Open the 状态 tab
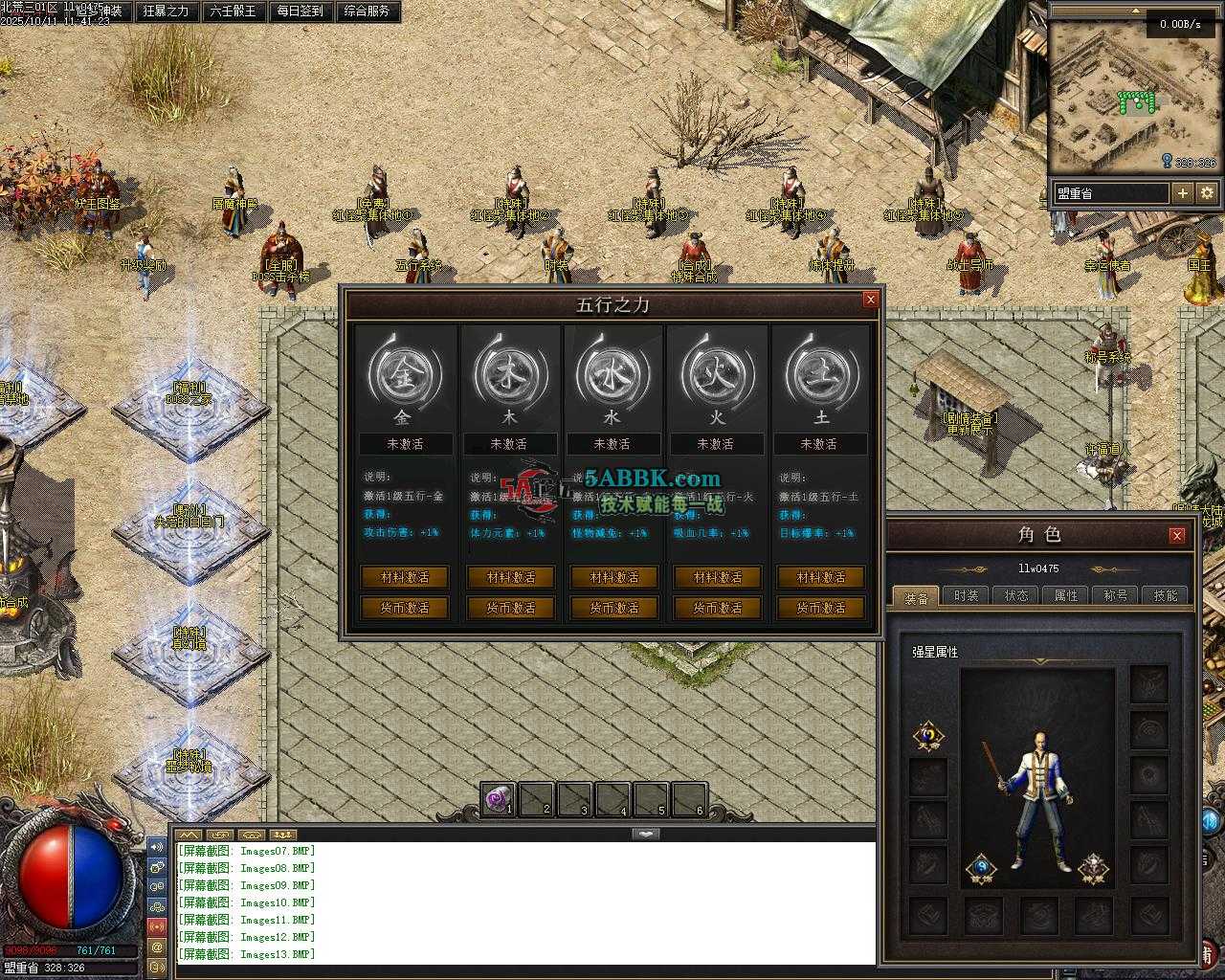Image resolution: width=1225 pixels, height=980 pixels. pyautogui.click(x=1016, y=595)
